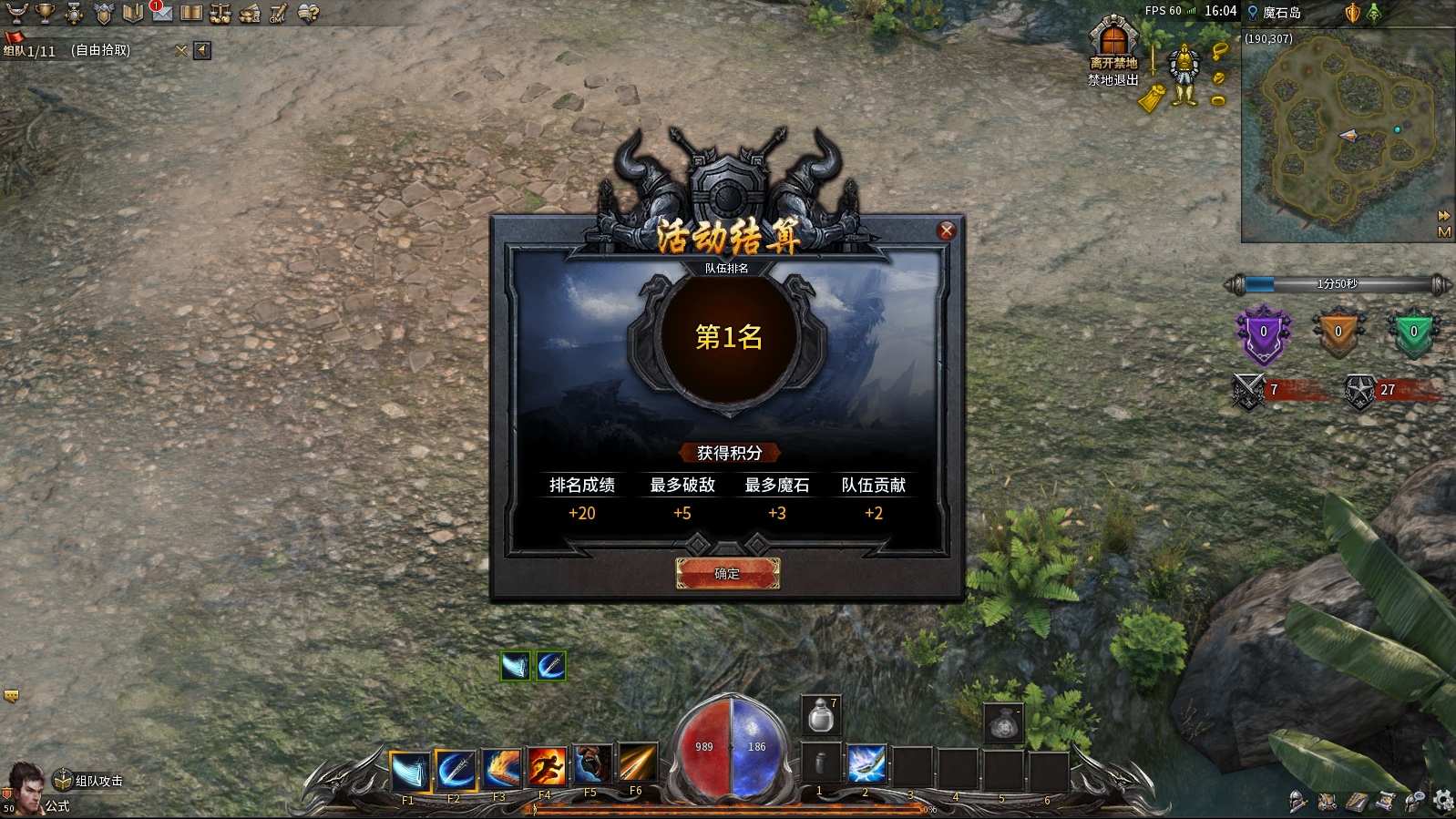Open the grey pouch bag slot
This screenshot has width=1456, height=819.
coord(1003,722)
